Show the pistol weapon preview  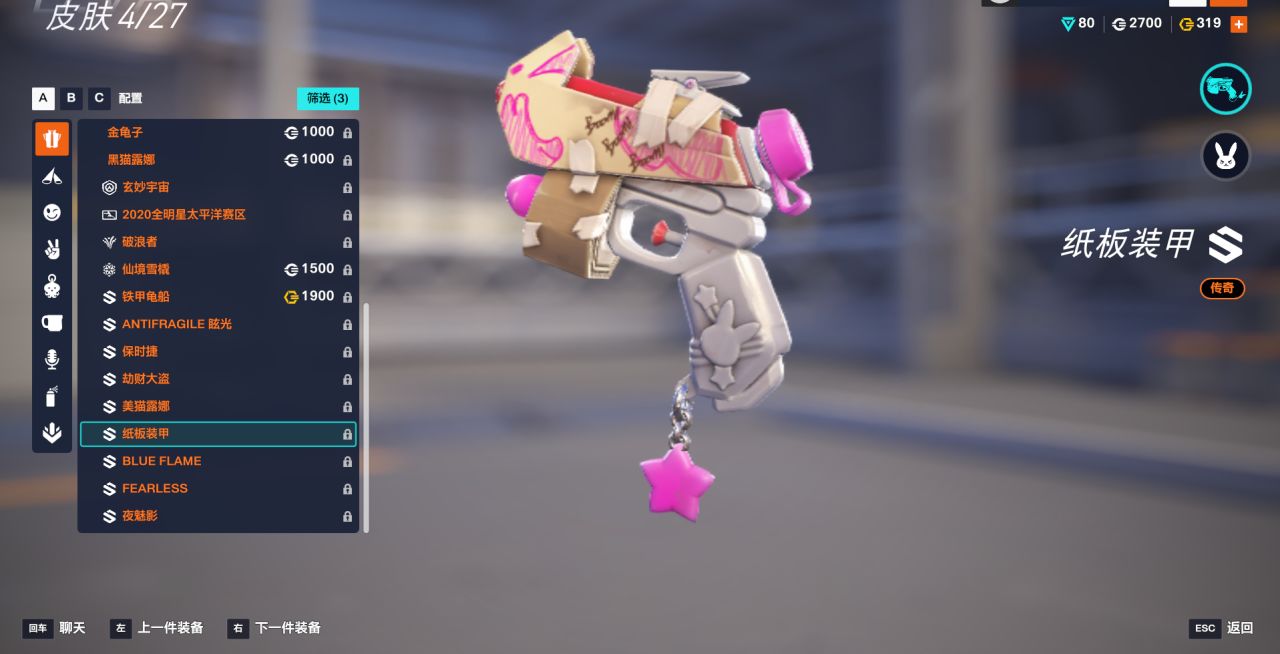[1225, 89]
